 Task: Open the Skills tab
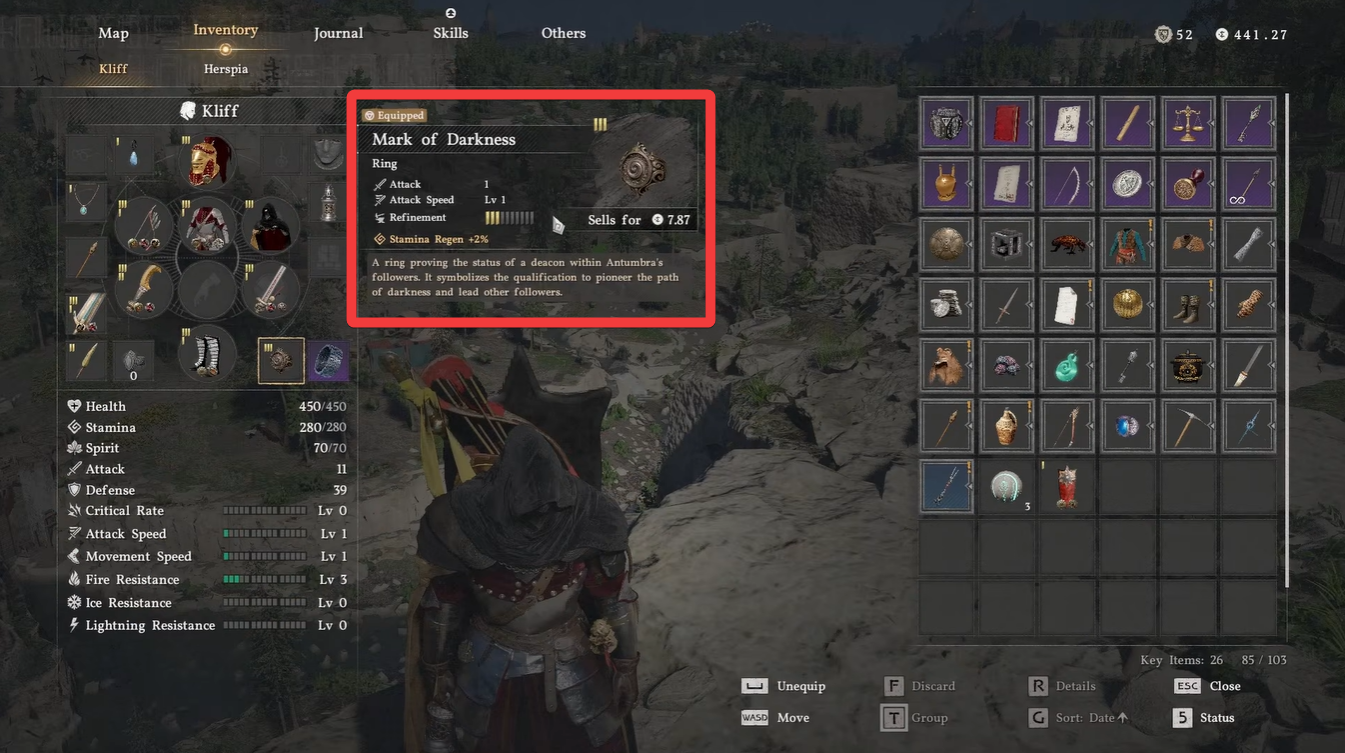pos(450,33)
